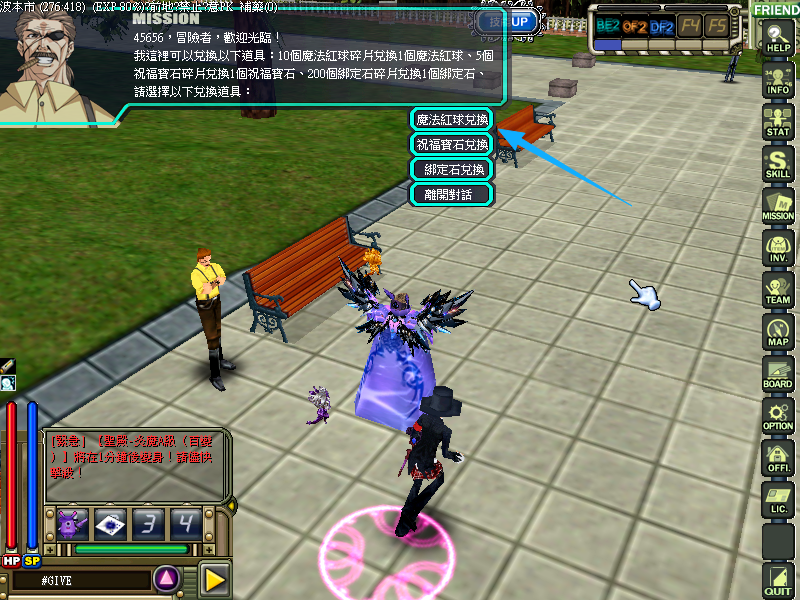Screen dimensions: 800x600
Task: Show the world MAP
Action: click(x=777, y=332)
